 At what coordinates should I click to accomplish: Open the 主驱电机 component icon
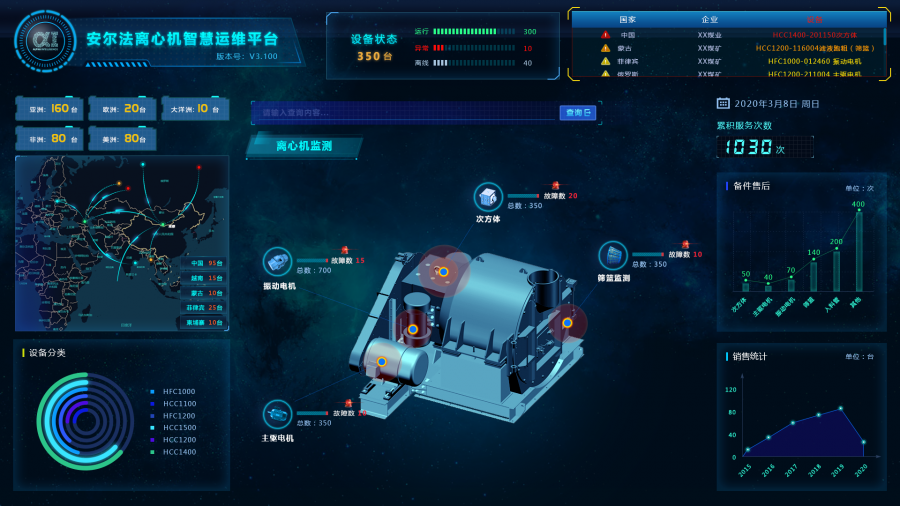[277, 414]
